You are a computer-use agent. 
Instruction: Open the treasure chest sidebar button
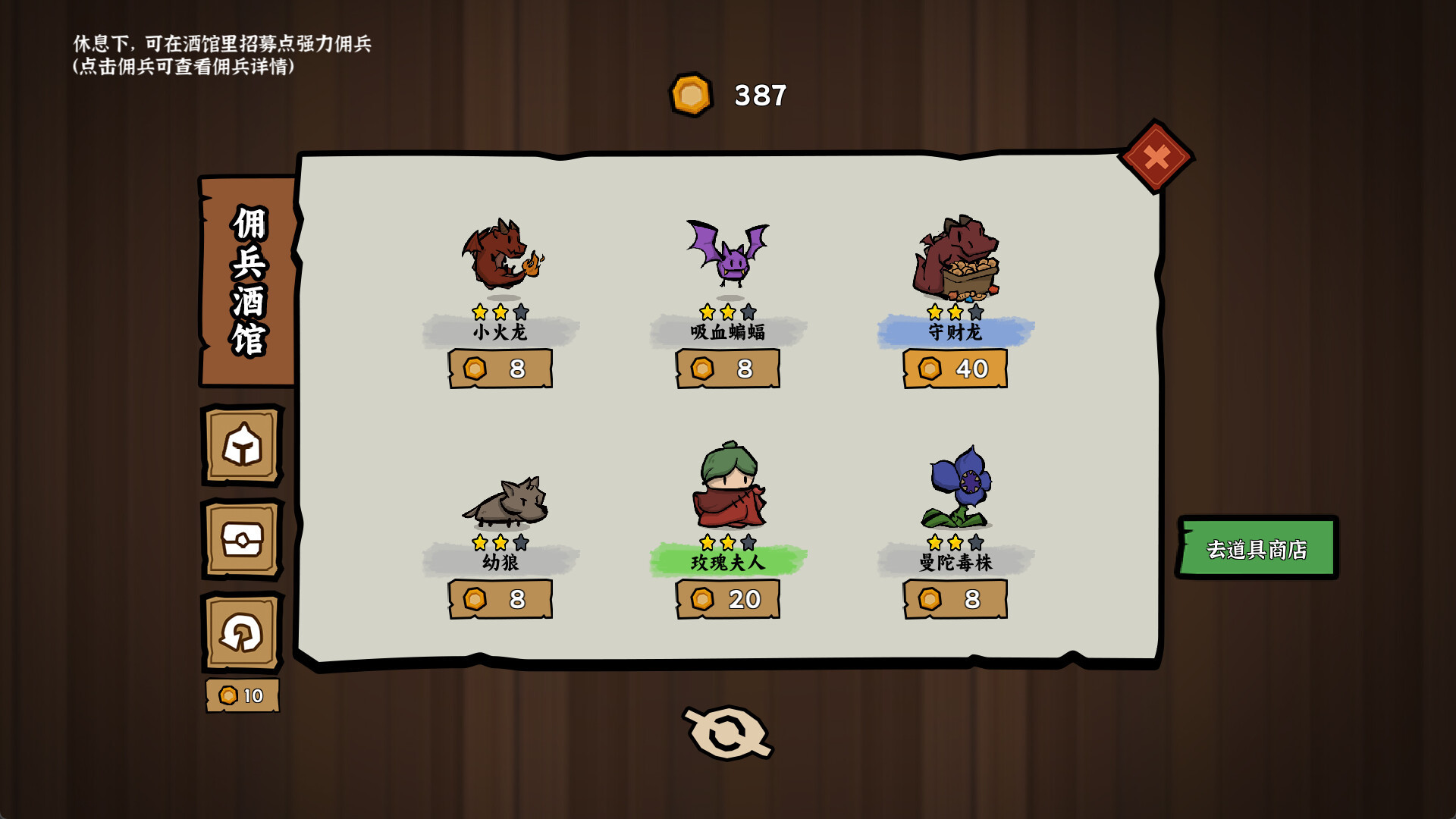(x=242, y=539)
